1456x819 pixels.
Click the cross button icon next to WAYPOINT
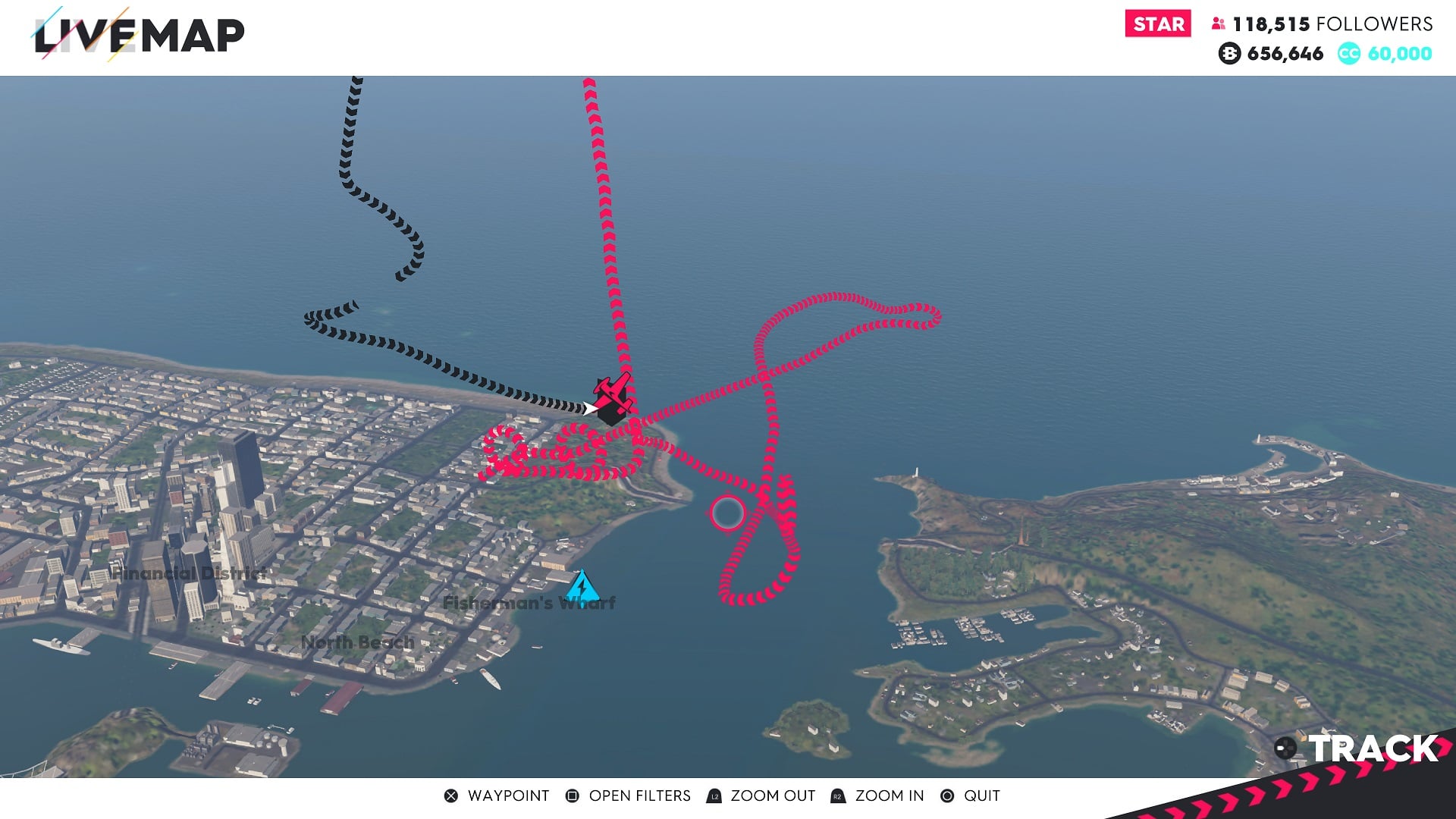(x=450, y=795)
